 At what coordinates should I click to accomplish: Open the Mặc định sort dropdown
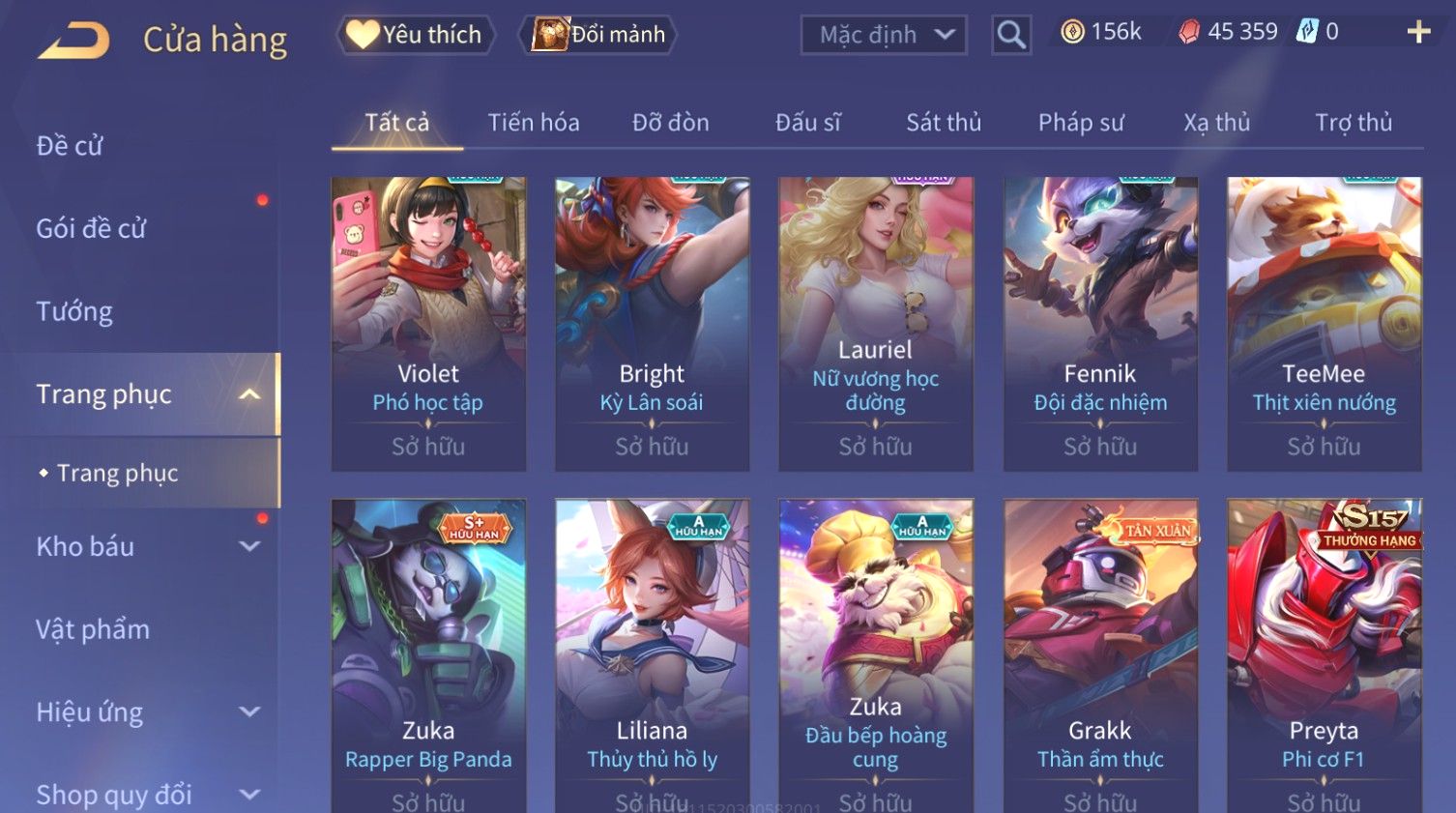tap(884, 36)
